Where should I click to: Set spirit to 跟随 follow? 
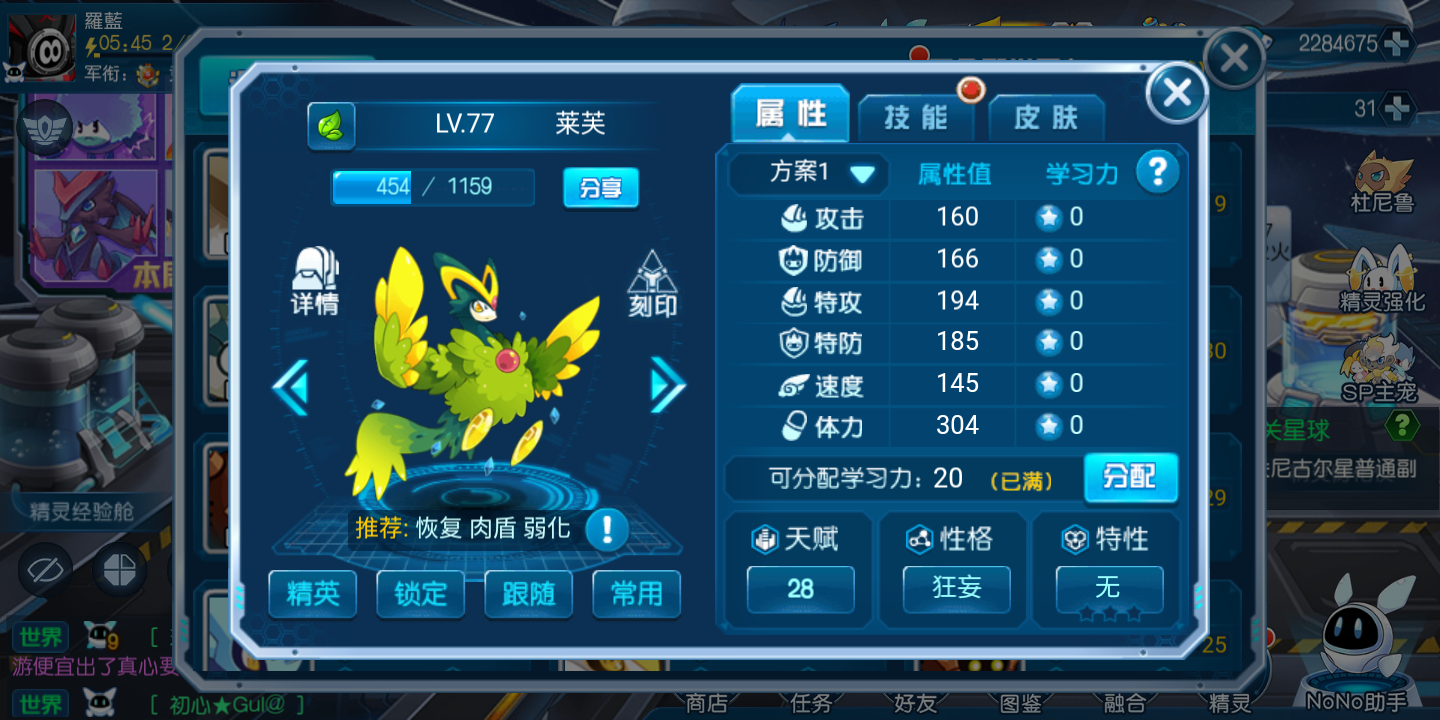[529, 594]
